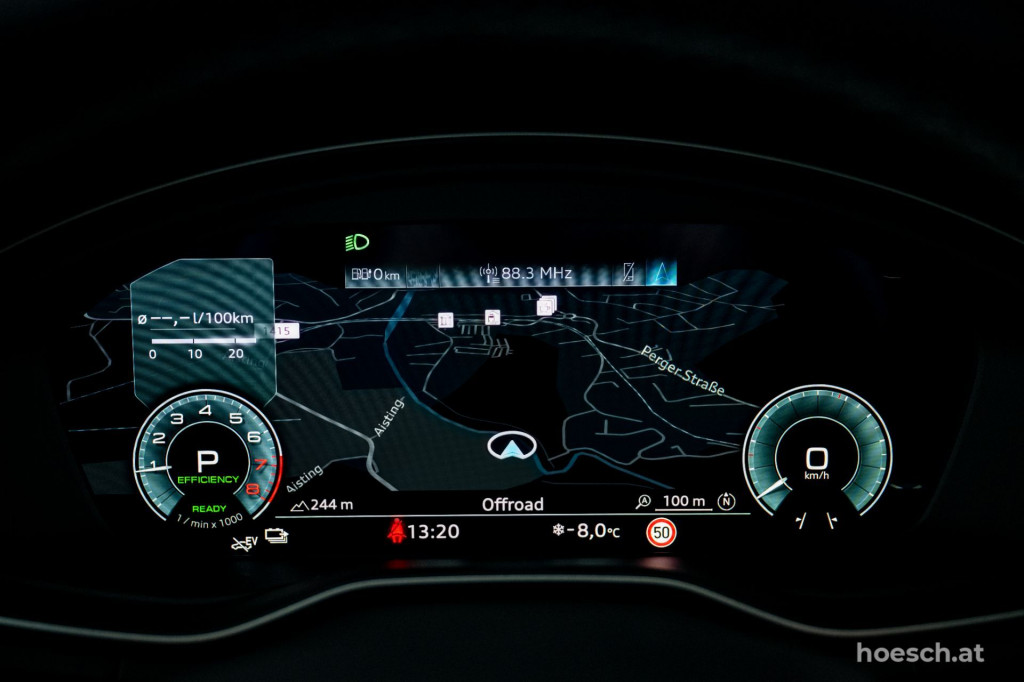
Task: Select the 88.3 MHz radio station entry
Action: (526, 273)
